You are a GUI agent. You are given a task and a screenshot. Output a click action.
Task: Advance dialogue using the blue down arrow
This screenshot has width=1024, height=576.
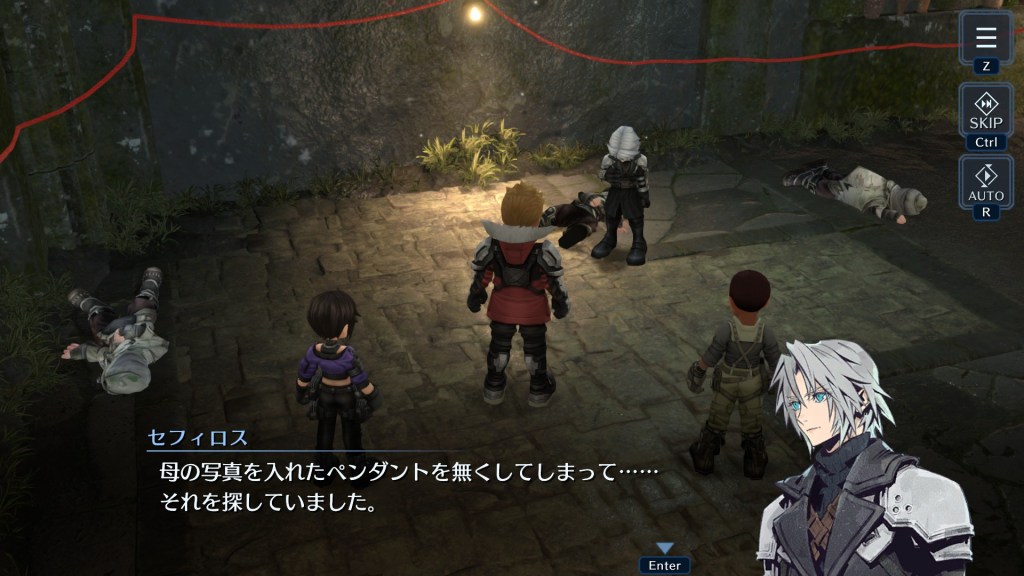665,548
